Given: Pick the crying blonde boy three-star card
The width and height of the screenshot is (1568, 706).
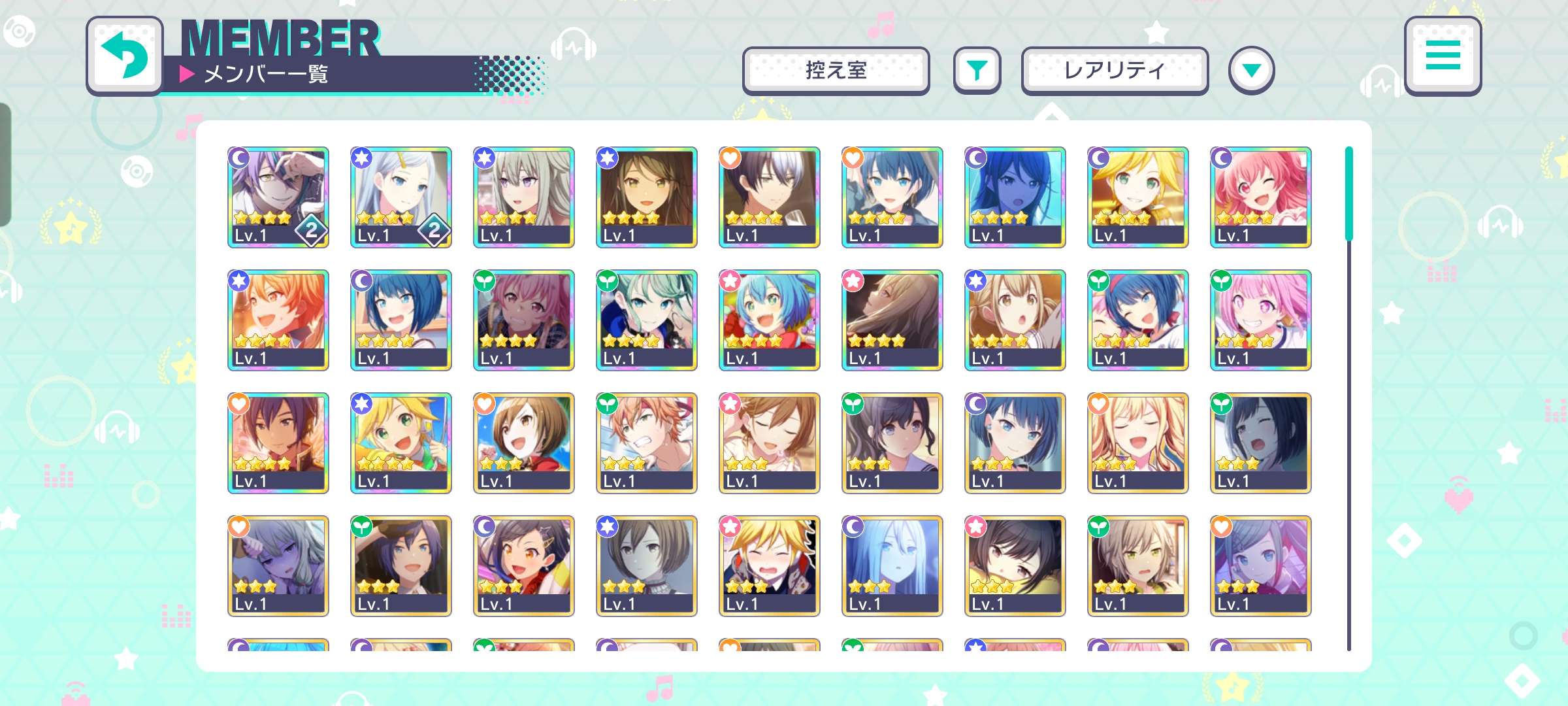Looking at the screenshot, I should click(770, 566).
